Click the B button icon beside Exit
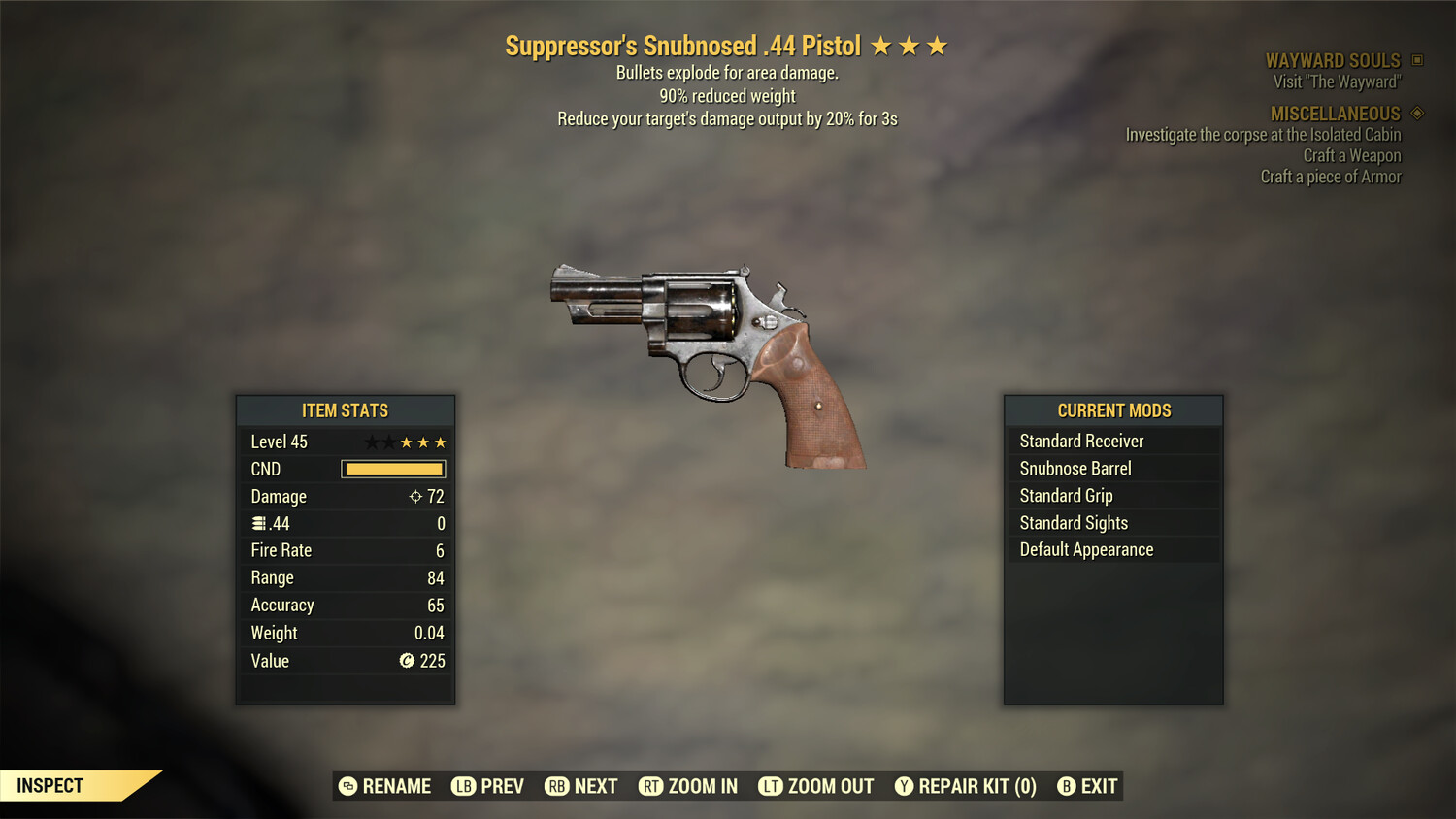1456x819 pixels. pyautogui.click(x=1066, y=786)
